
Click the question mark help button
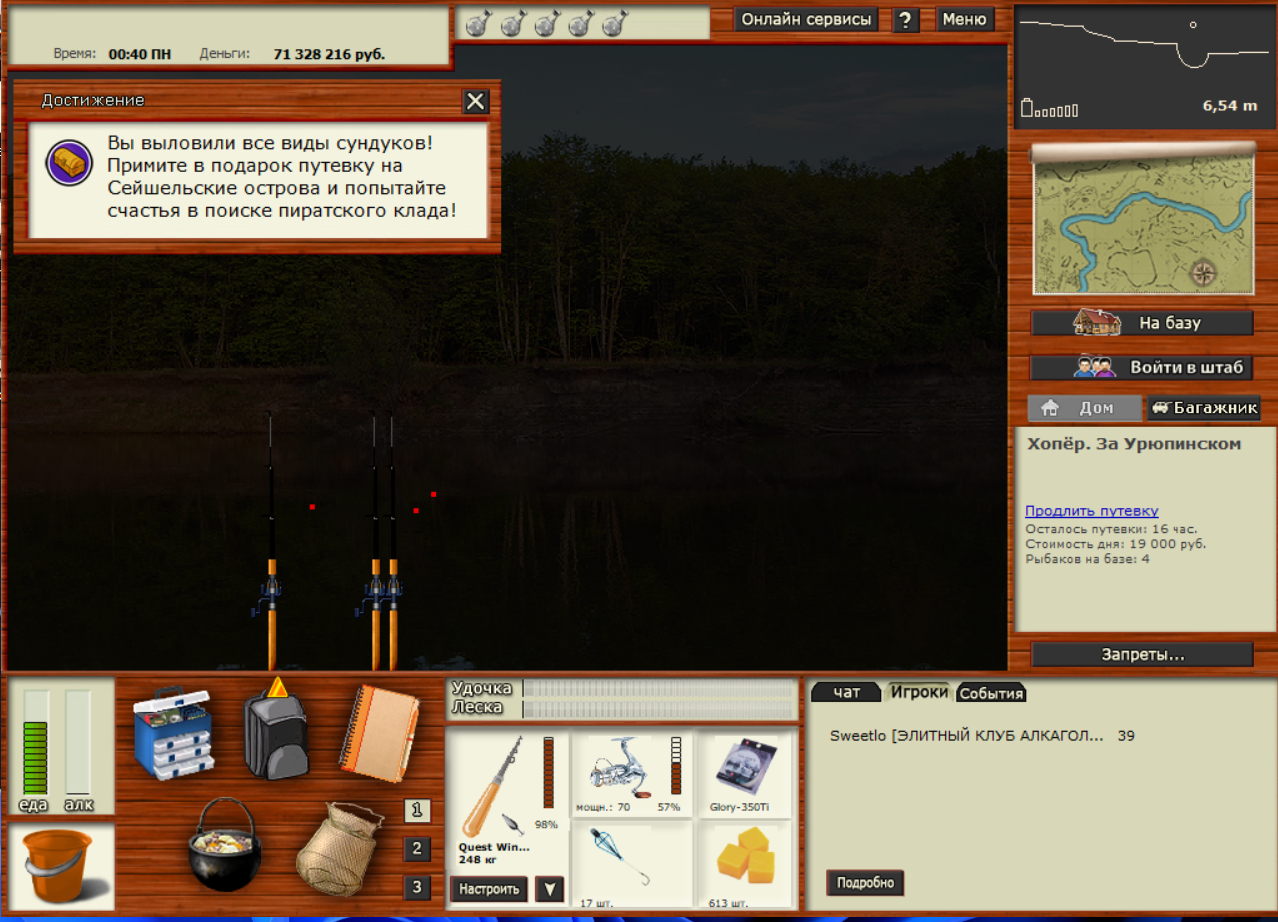[x=905, y=20]
